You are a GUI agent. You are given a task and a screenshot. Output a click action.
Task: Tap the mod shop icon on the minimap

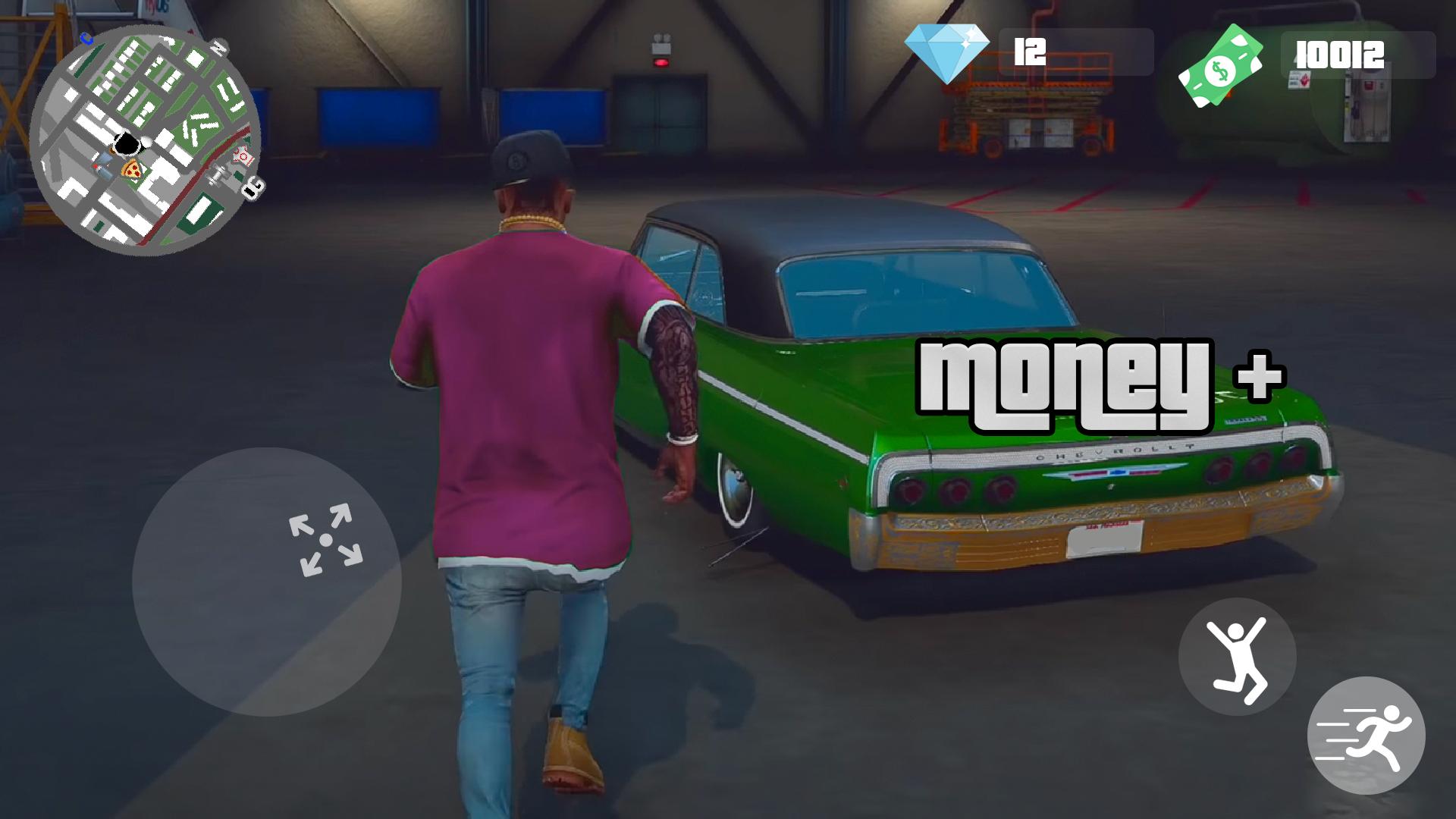[x=242, y=156]
